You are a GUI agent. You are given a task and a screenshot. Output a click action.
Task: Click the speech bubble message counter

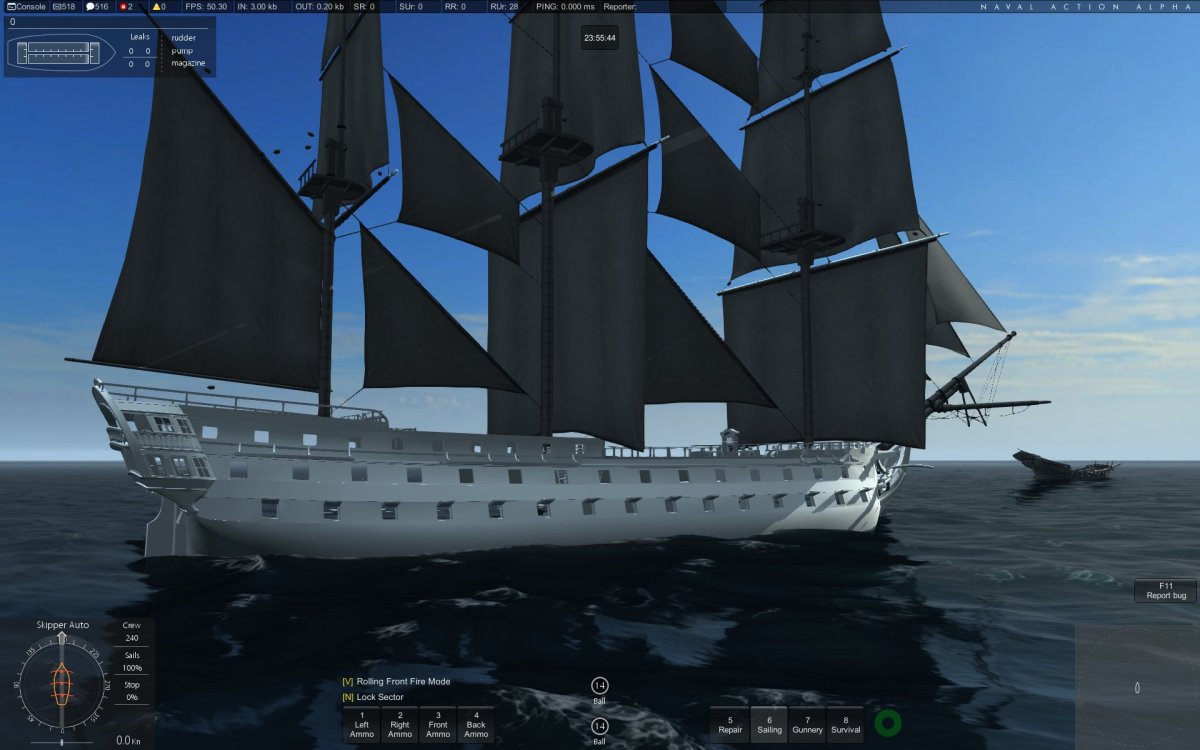[97, 6]
